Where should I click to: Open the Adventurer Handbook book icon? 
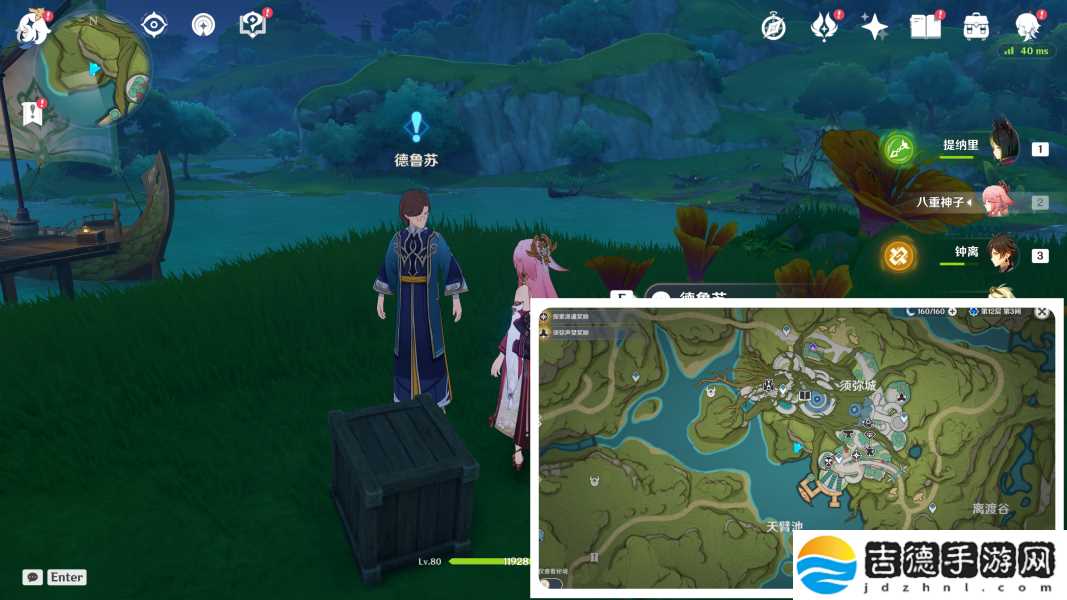tap(924, 27)
